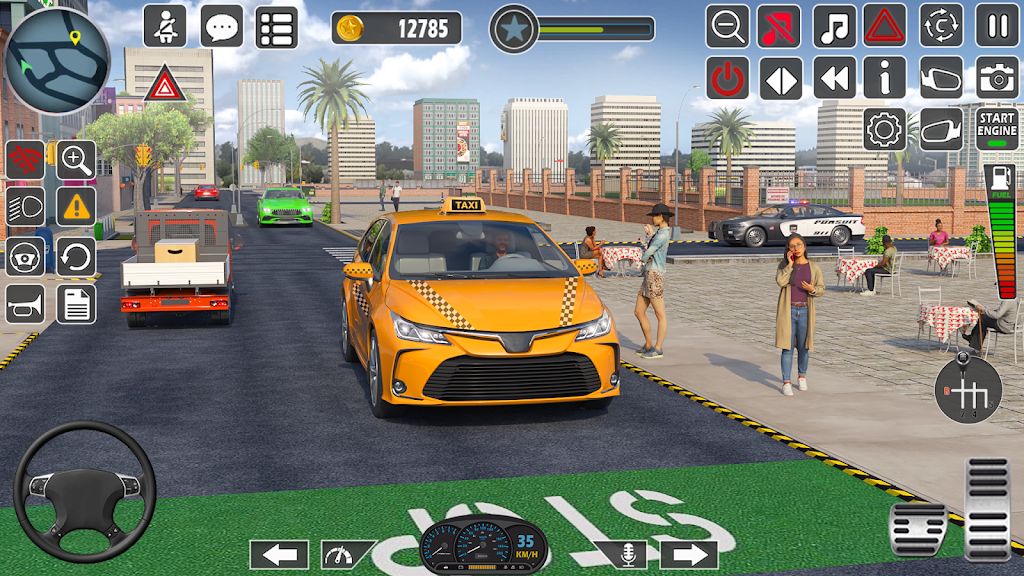
Task: Click the white music note button
Action: (x=833, y=26)
